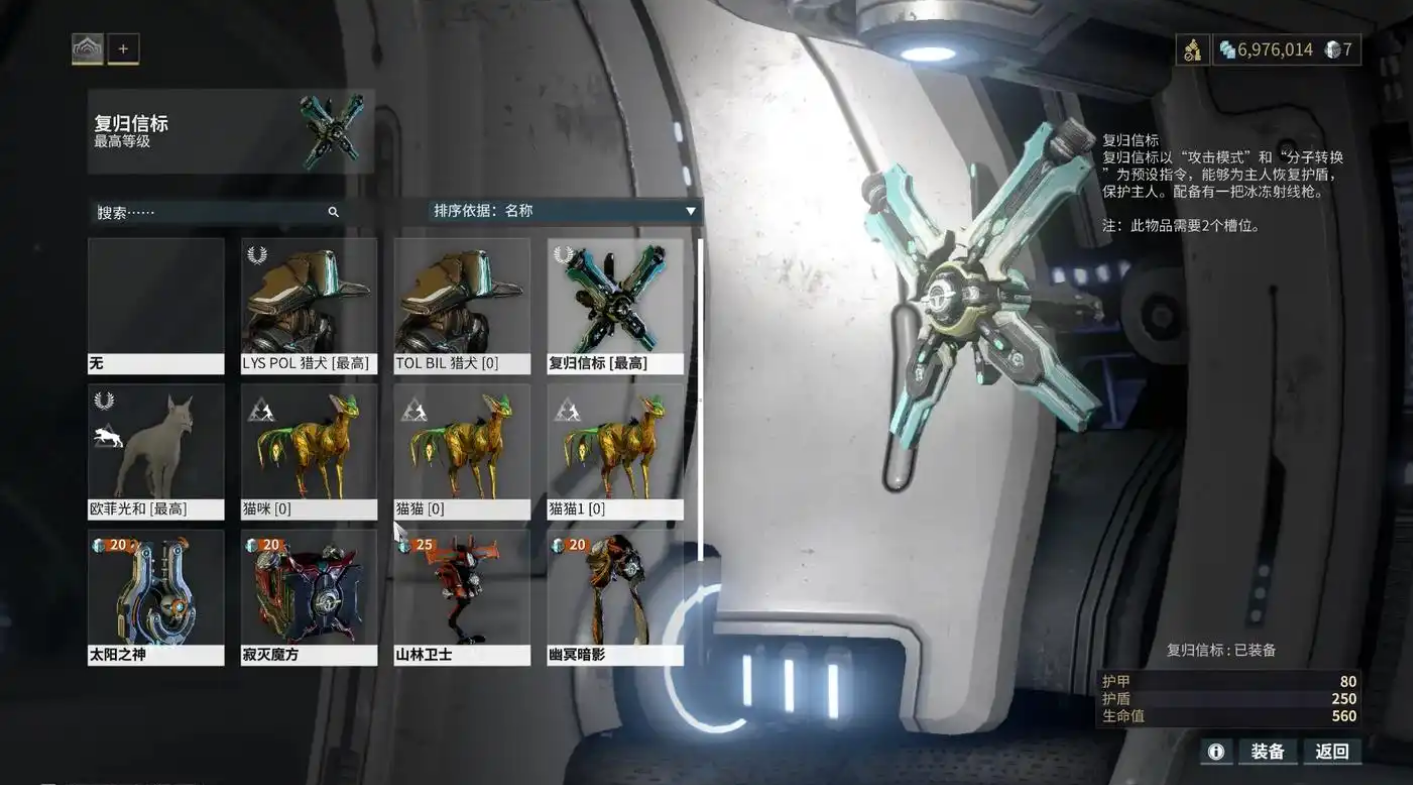
Task: Open the 排序依据 sort dropdown
Action: [564, 211]
